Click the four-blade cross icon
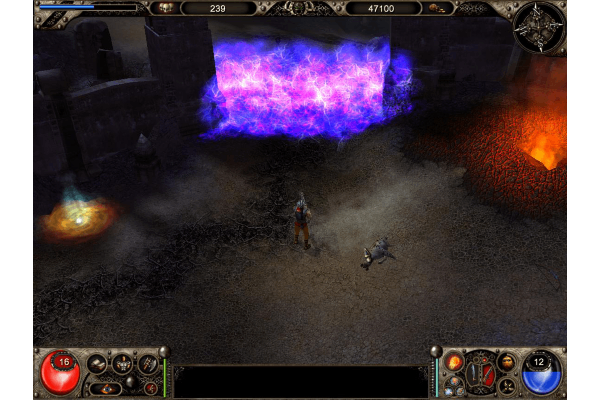Image resolution: width=600 pixels, height=400 pixels. pos(508,386)
